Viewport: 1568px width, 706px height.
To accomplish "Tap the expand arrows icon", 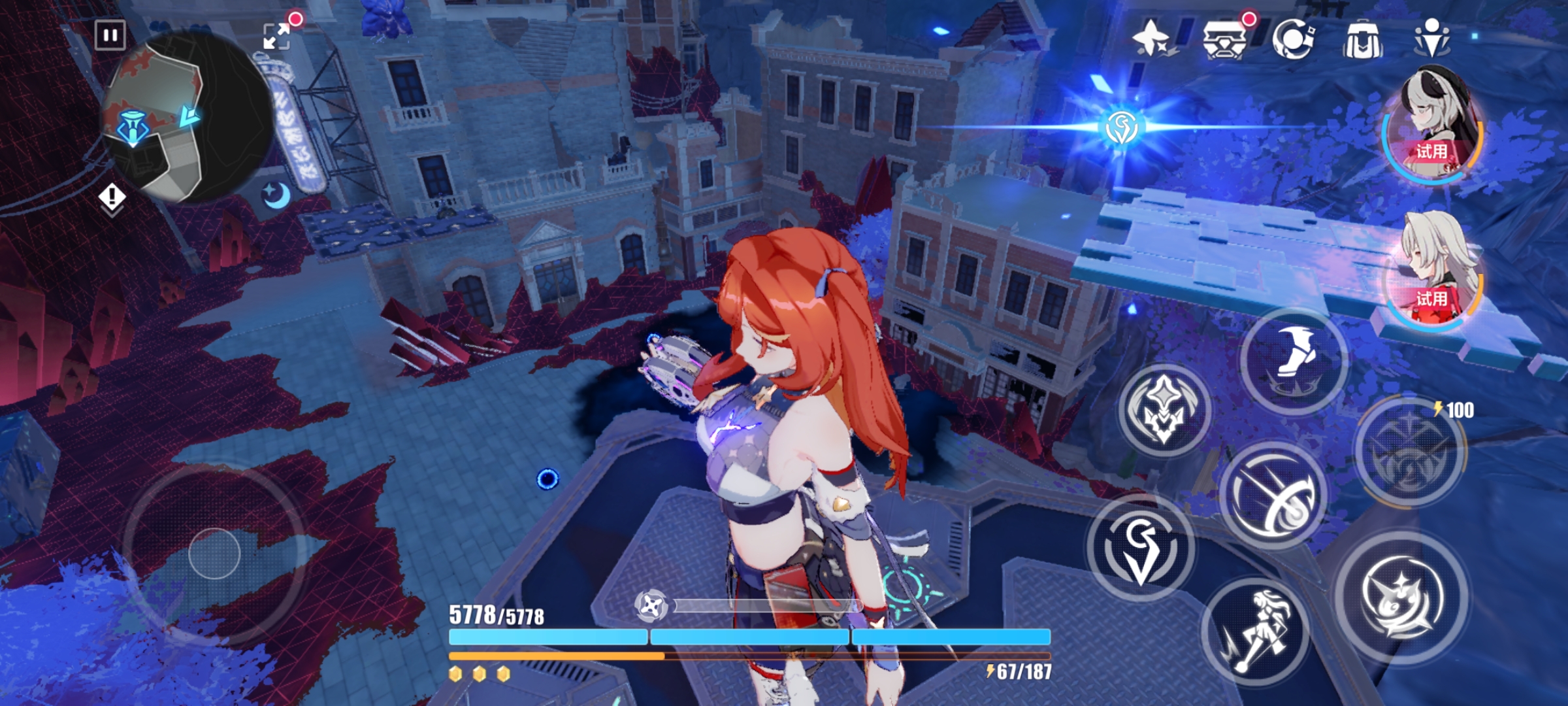I will pos(277,36).
